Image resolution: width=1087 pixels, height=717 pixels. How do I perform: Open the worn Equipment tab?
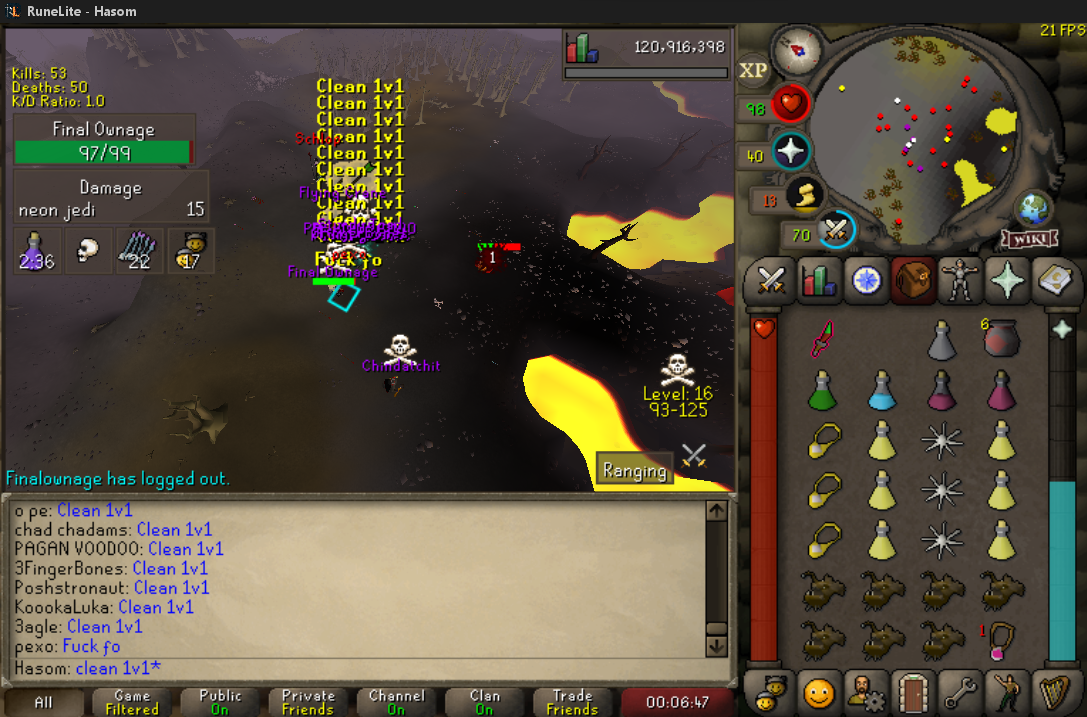(959, 280)
